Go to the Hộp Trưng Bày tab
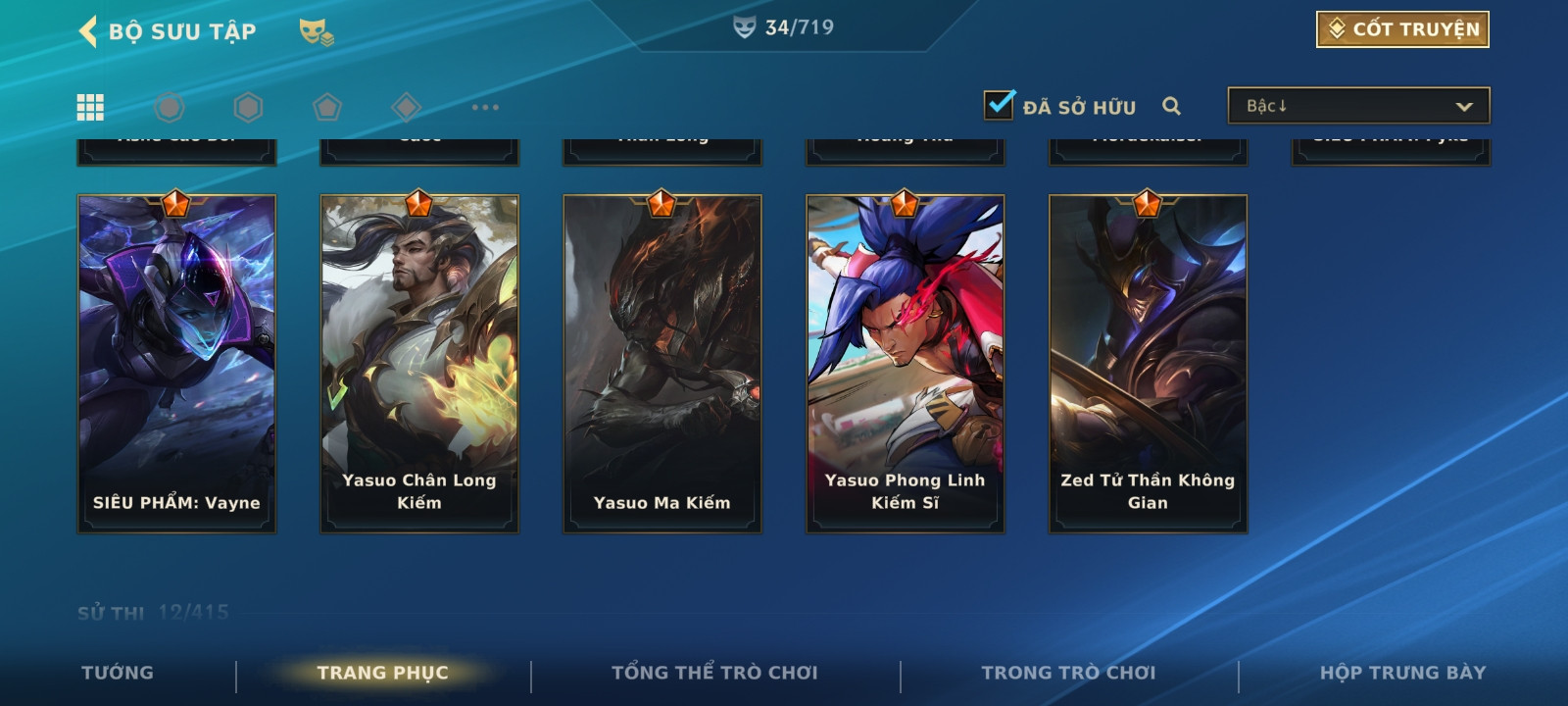This screenshot has width=1568, height=706. pos(1402,673)
